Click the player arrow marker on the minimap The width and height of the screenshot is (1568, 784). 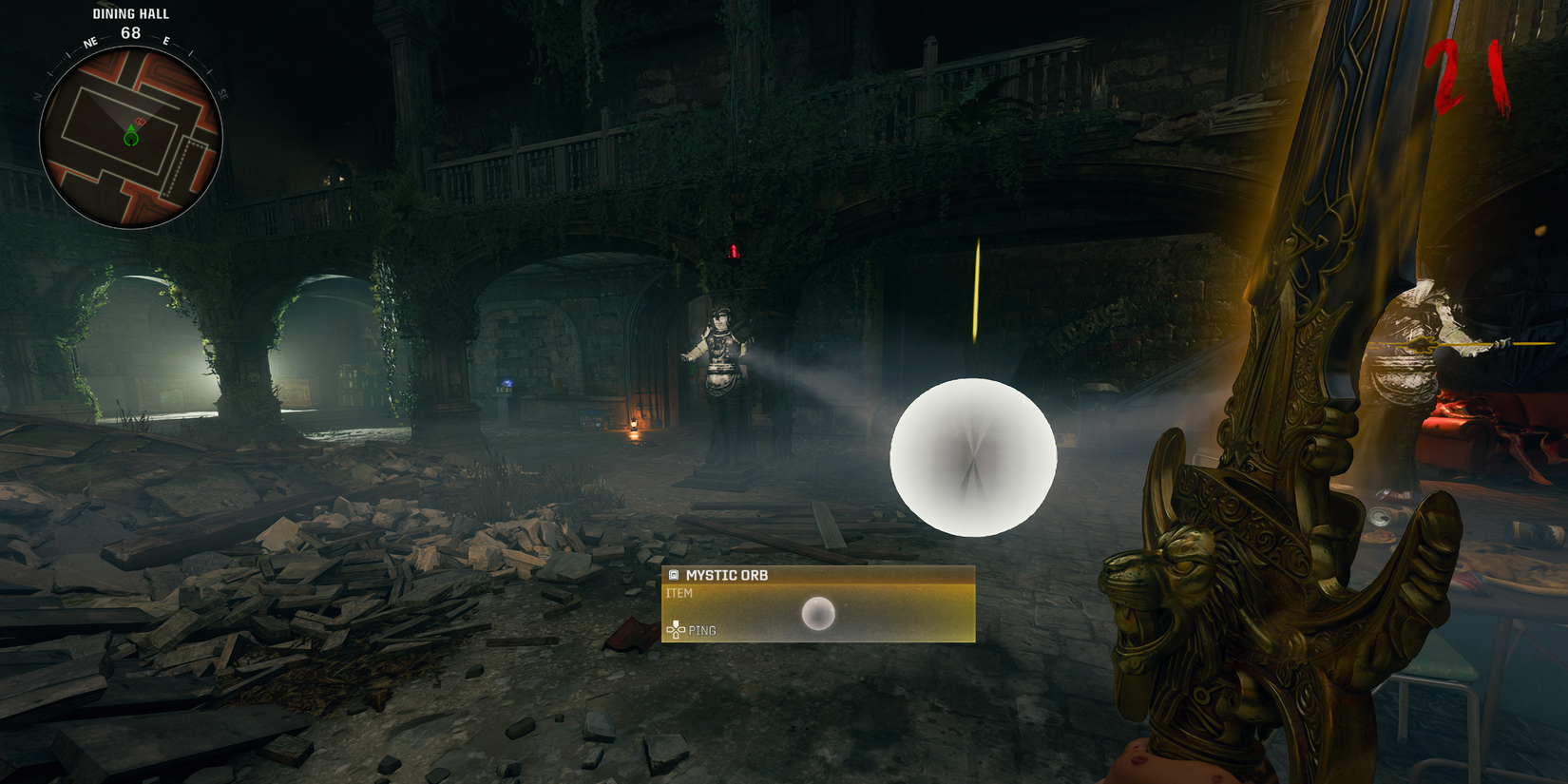(x=131, y=125)
